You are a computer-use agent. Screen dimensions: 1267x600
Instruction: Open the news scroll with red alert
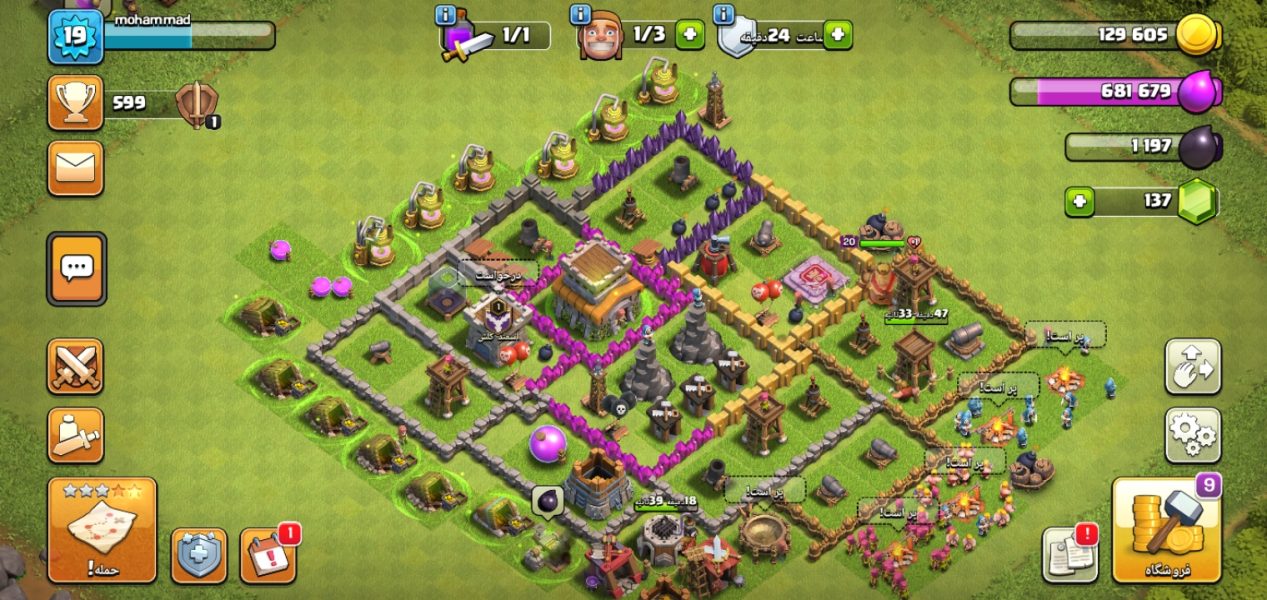pos(1069,555)
